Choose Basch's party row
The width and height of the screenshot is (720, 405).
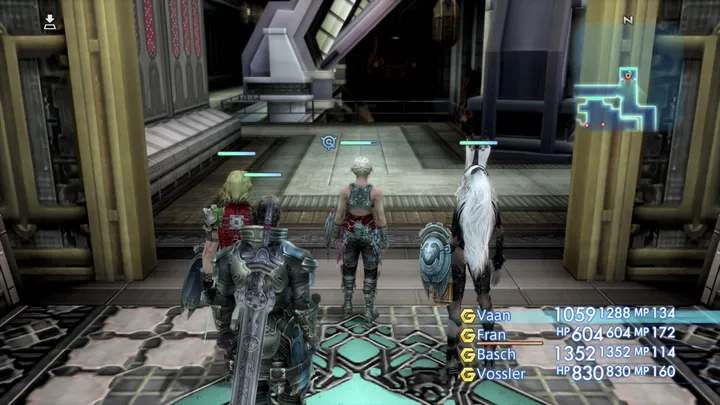(496, 354)
